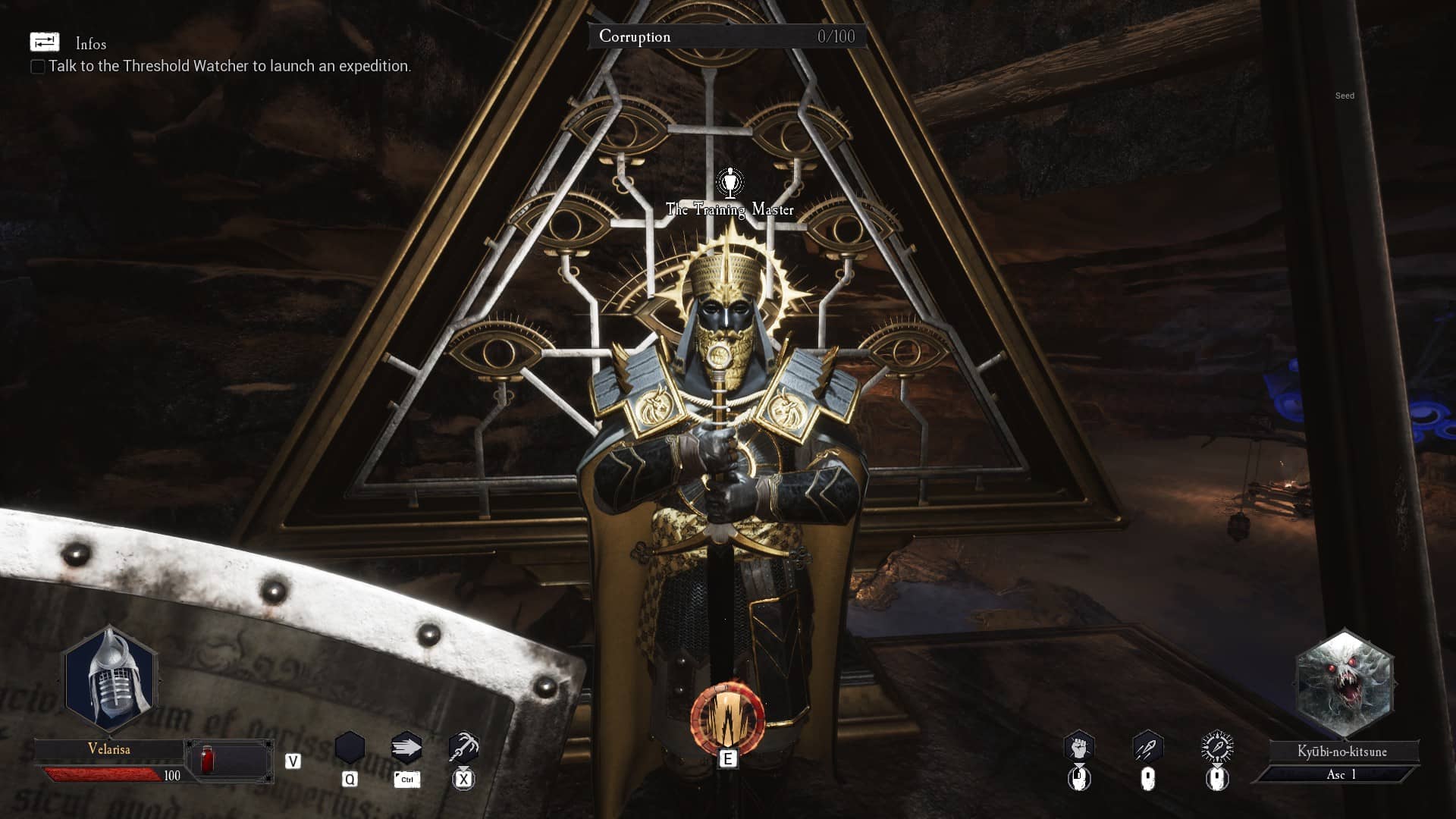The width and height of the screenshot is (1456, 819).
Task: Activate the dash arrow ability
Action: [x=406, y=748]
